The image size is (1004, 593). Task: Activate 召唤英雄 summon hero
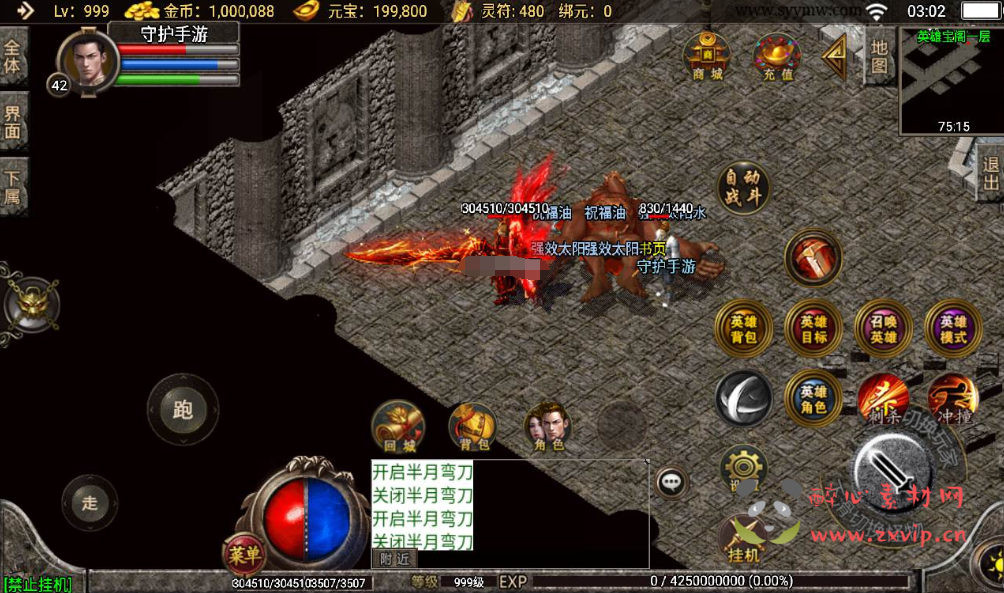click(x=883, y=329)
